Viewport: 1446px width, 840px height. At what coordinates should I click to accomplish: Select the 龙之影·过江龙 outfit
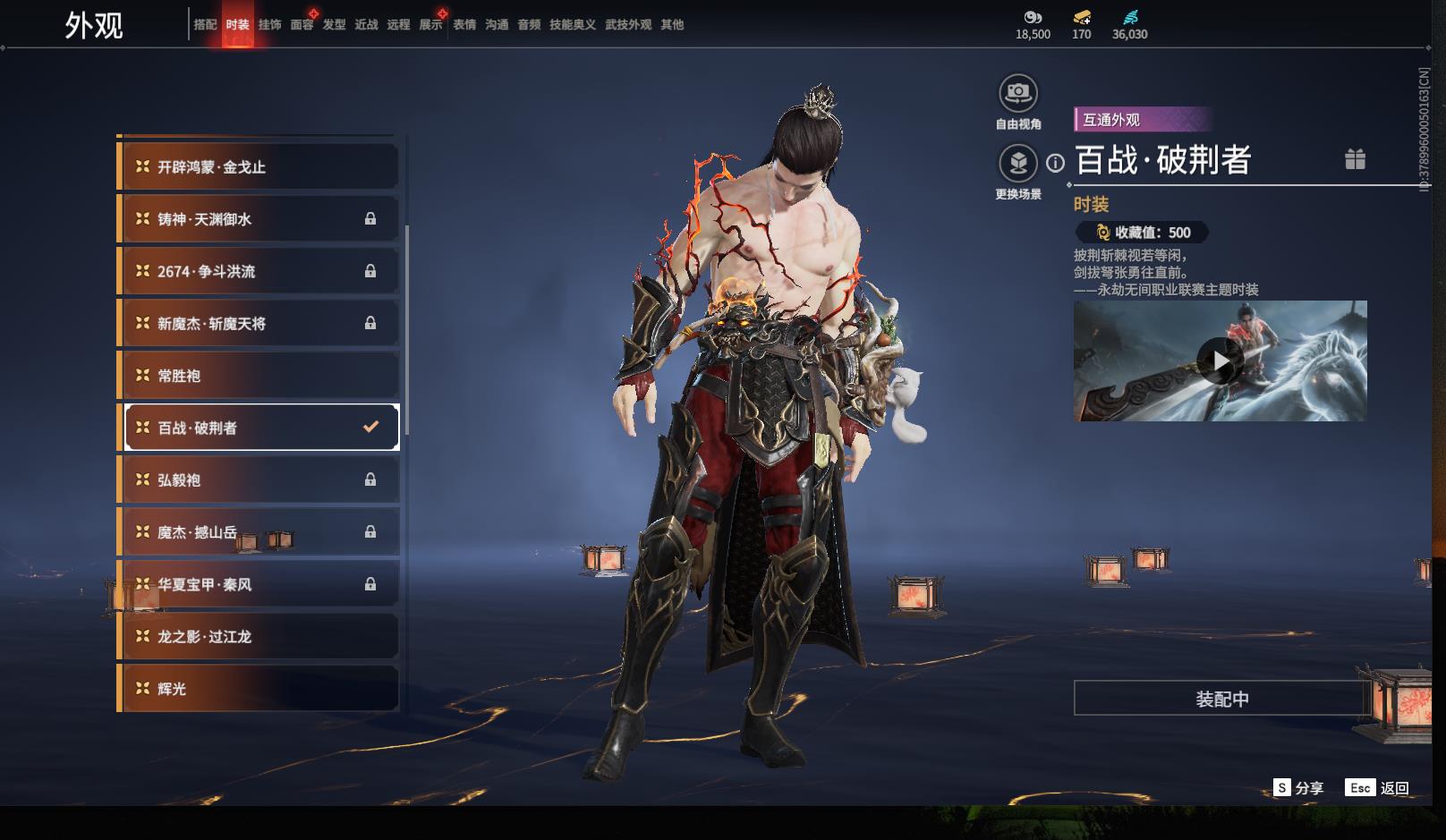259,637
